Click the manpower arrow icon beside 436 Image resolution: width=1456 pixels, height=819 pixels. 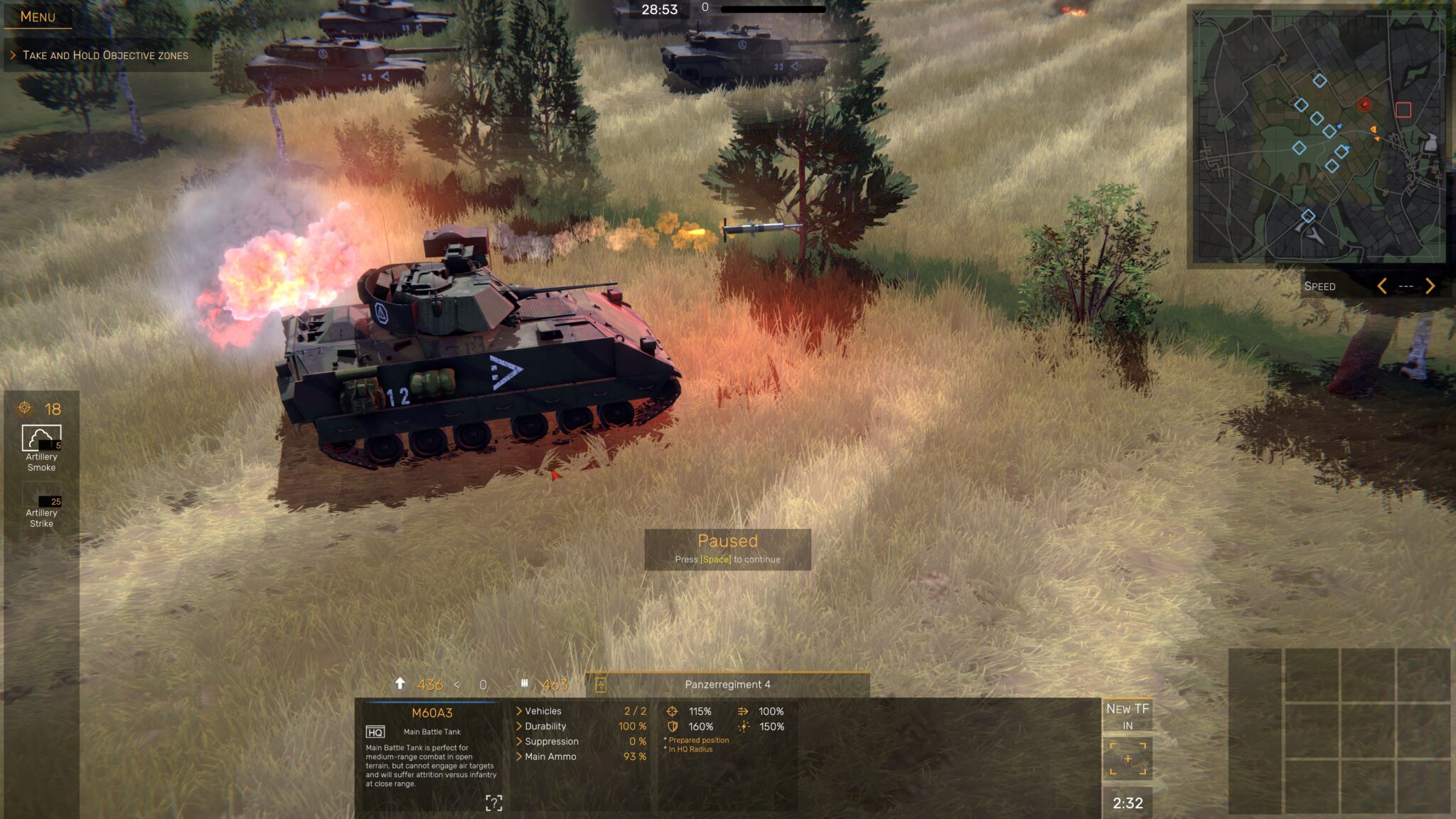(400, 684)
